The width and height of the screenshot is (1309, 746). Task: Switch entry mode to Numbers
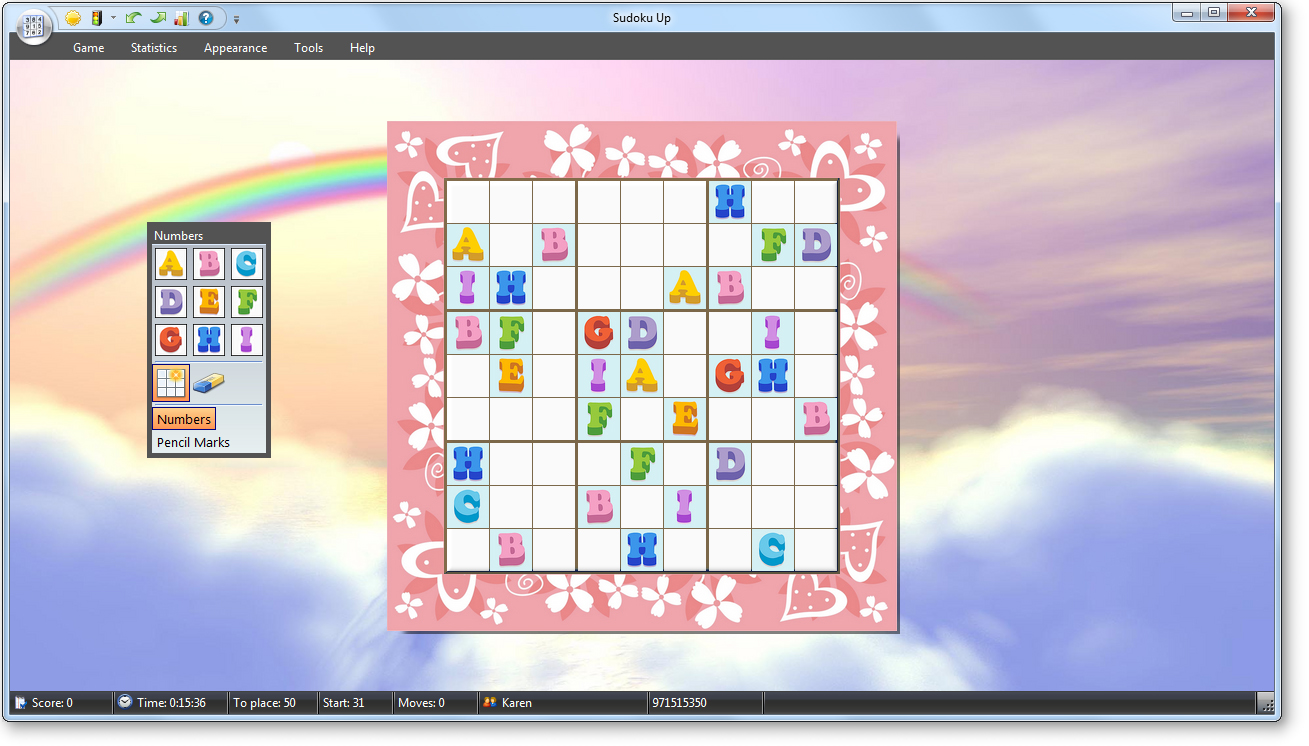click(x=183, y=419)
